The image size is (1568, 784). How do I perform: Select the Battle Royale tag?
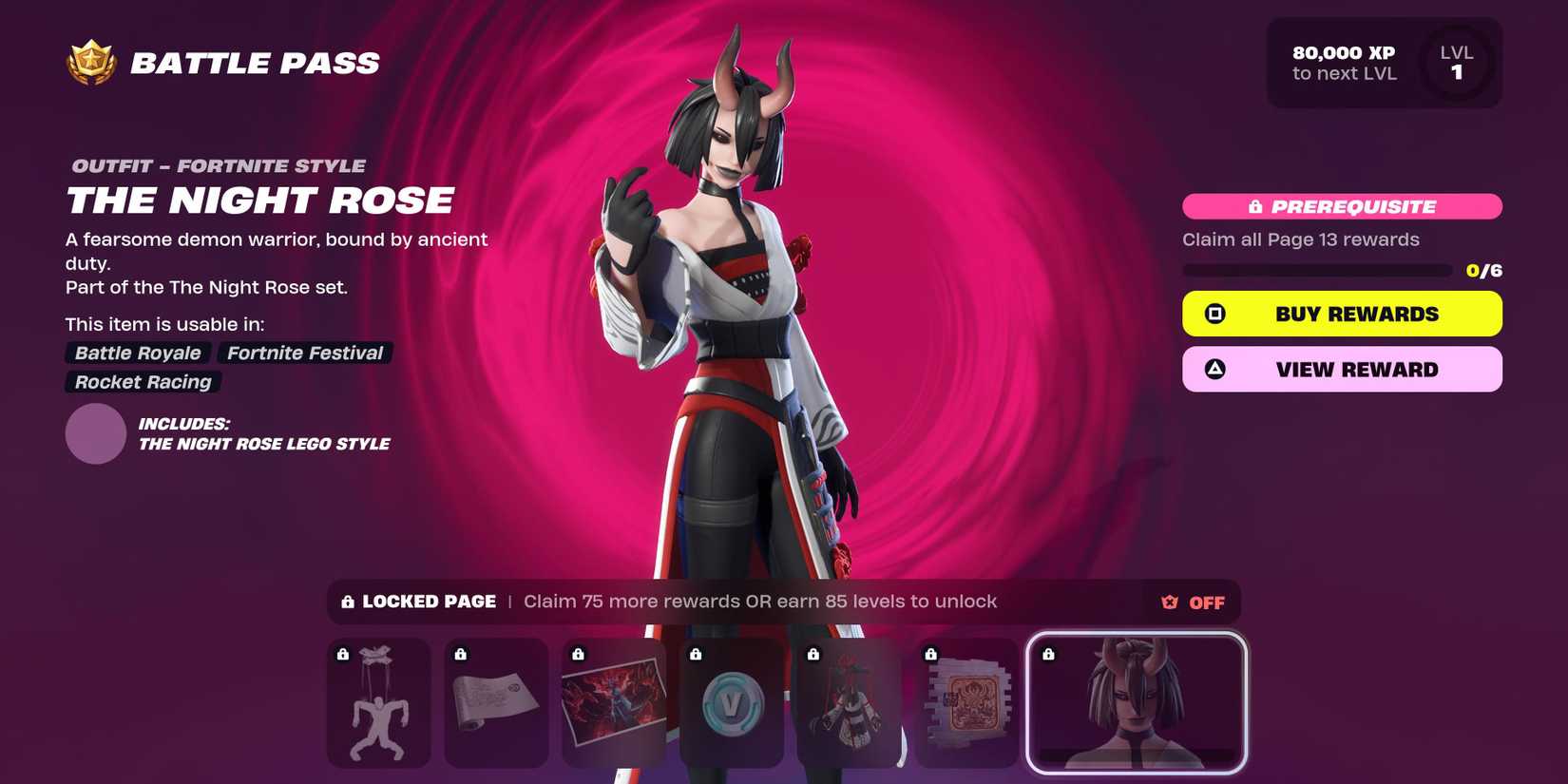pos(137,353)
